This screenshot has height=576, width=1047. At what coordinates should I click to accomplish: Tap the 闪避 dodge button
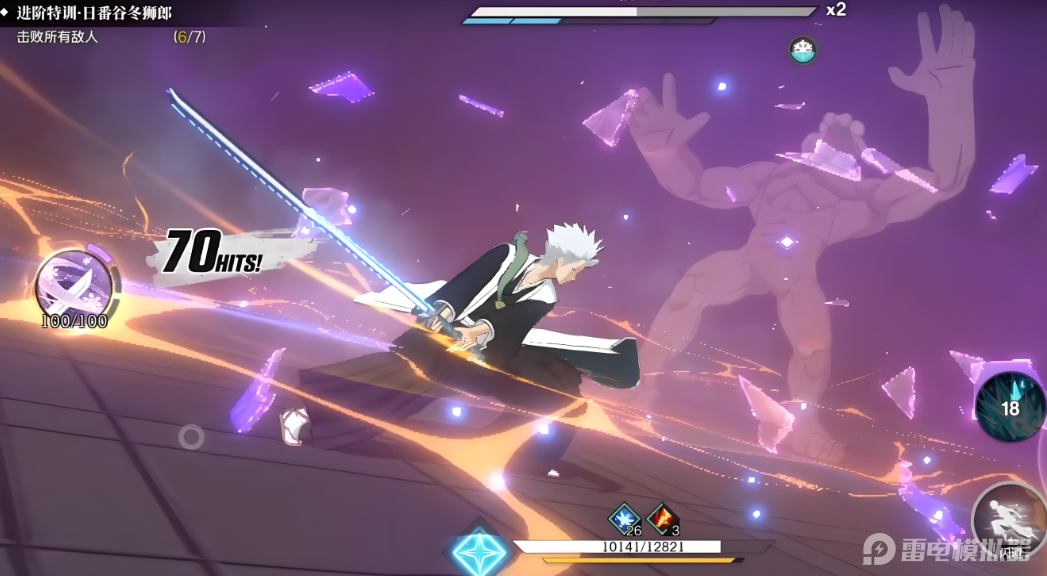click(1010, 522)
